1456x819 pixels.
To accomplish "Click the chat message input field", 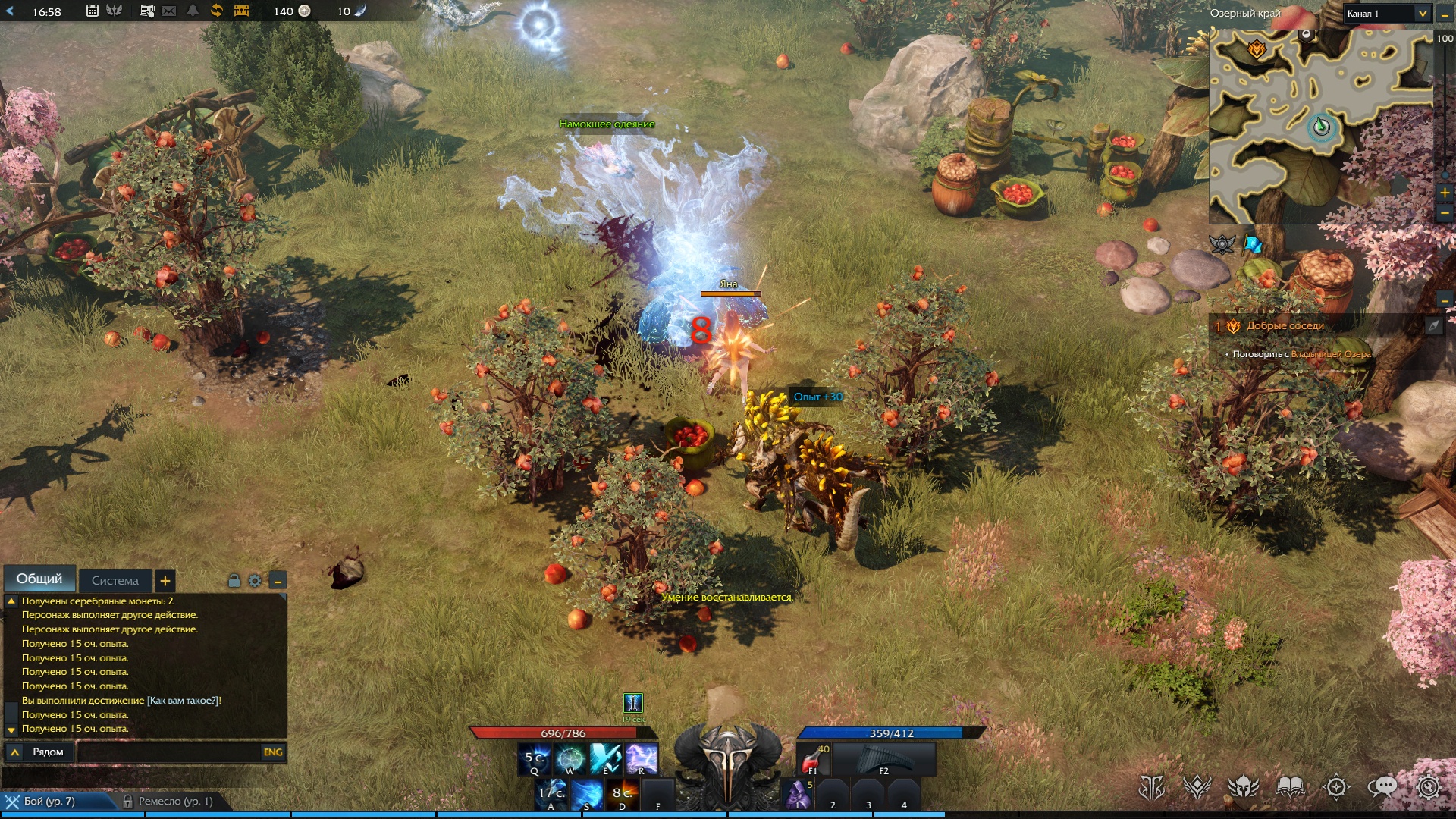I will 167,752.
